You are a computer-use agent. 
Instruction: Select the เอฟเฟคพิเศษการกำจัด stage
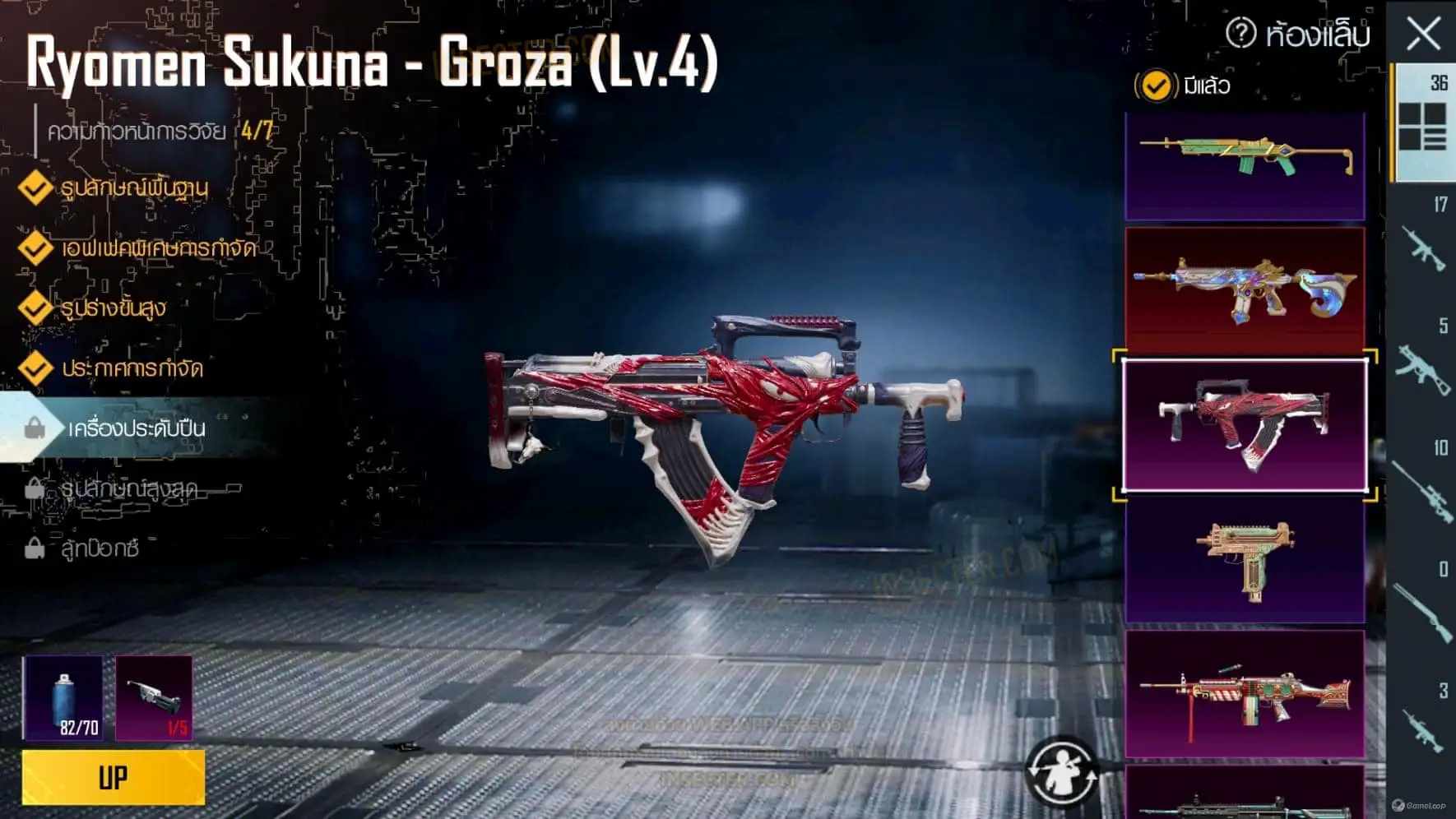pyautogui.click(x=158, y=248)
